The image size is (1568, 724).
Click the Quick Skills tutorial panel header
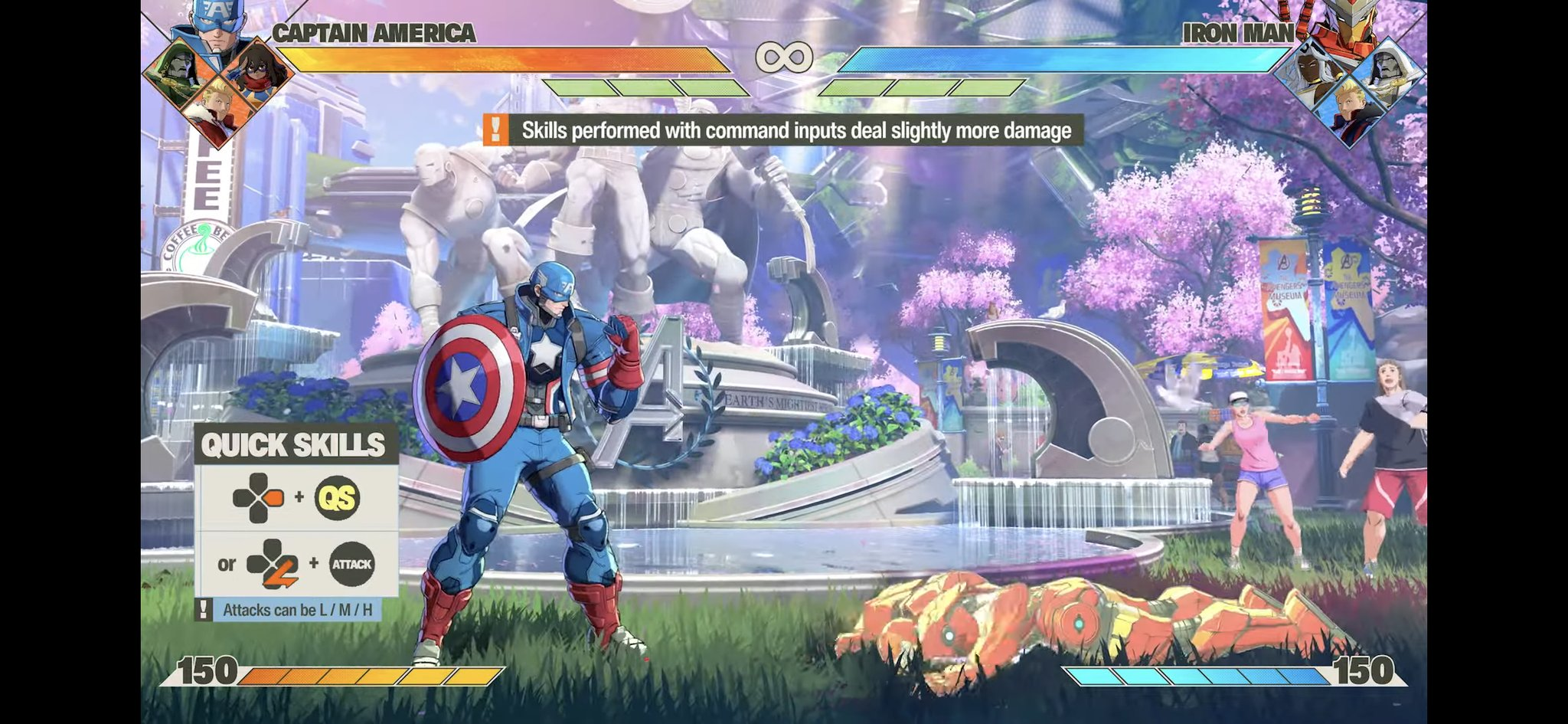coord(295,444)
